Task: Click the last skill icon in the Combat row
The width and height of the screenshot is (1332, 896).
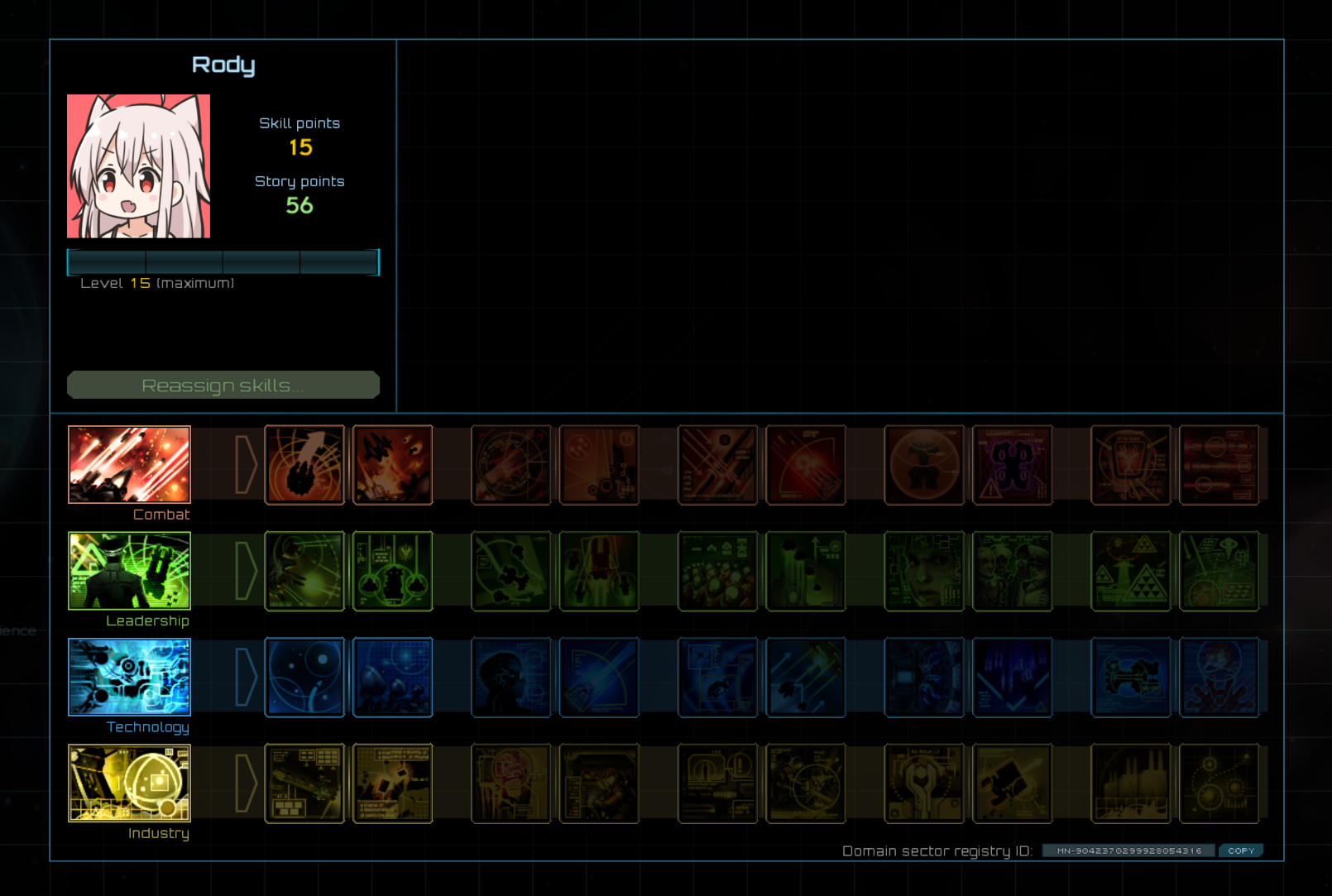Action: (x=1219, y=465)
